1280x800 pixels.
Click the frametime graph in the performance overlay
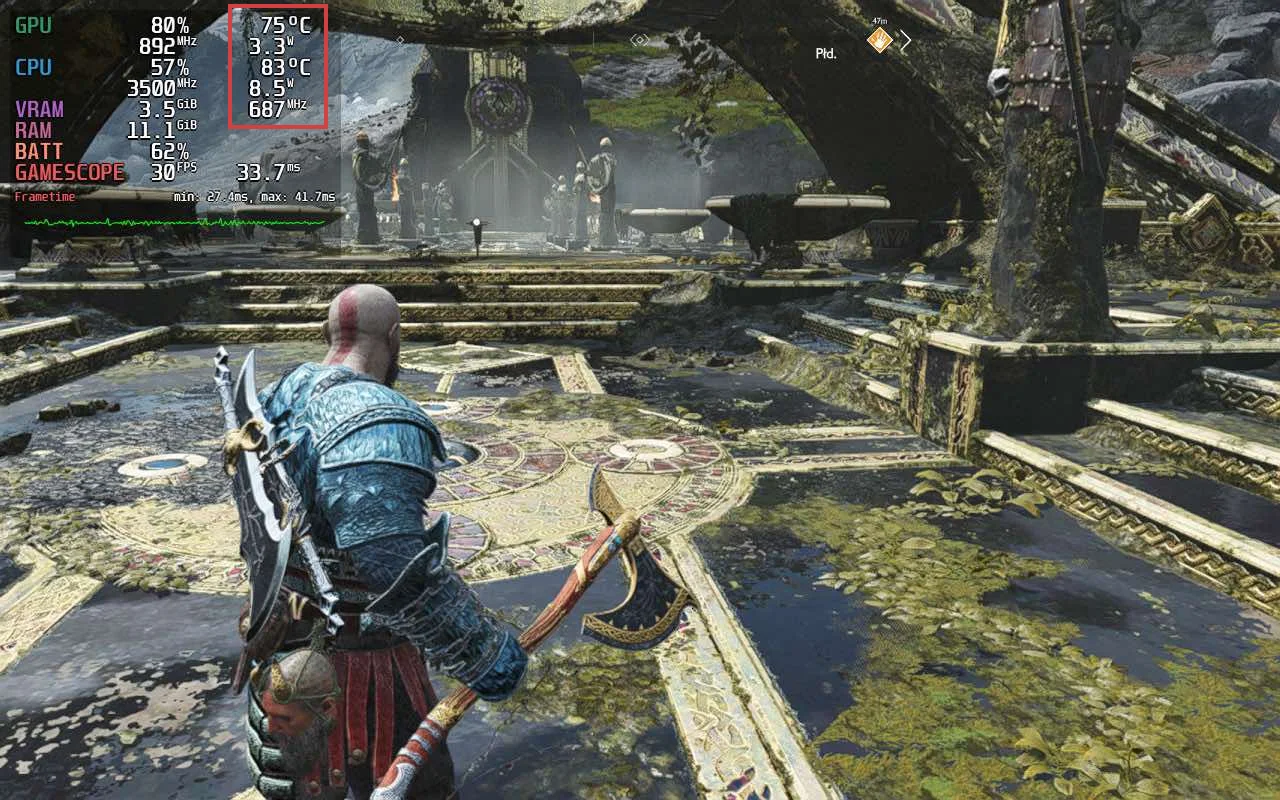click(175, 222)
